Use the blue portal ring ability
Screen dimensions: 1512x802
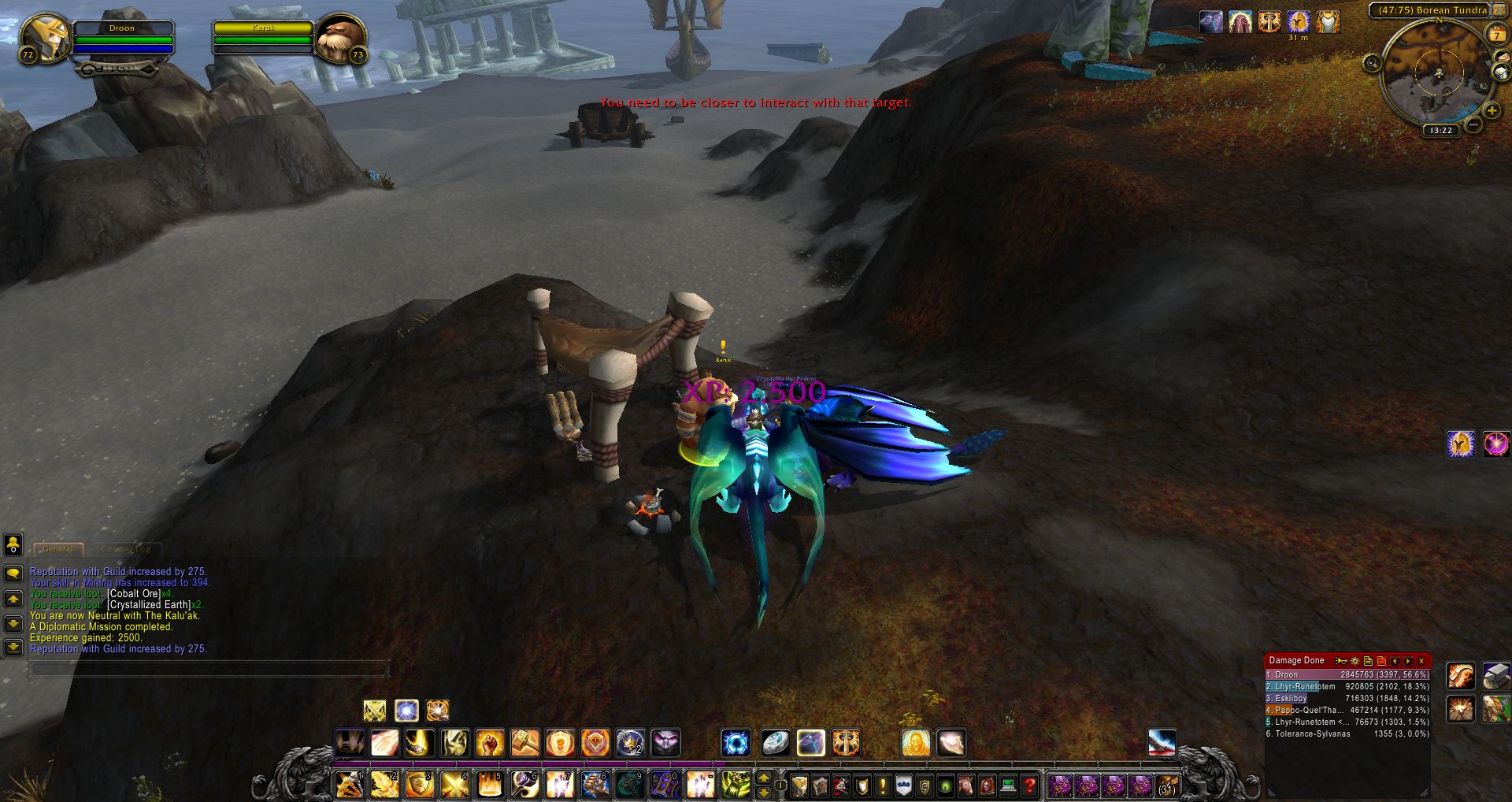point(736,742)
